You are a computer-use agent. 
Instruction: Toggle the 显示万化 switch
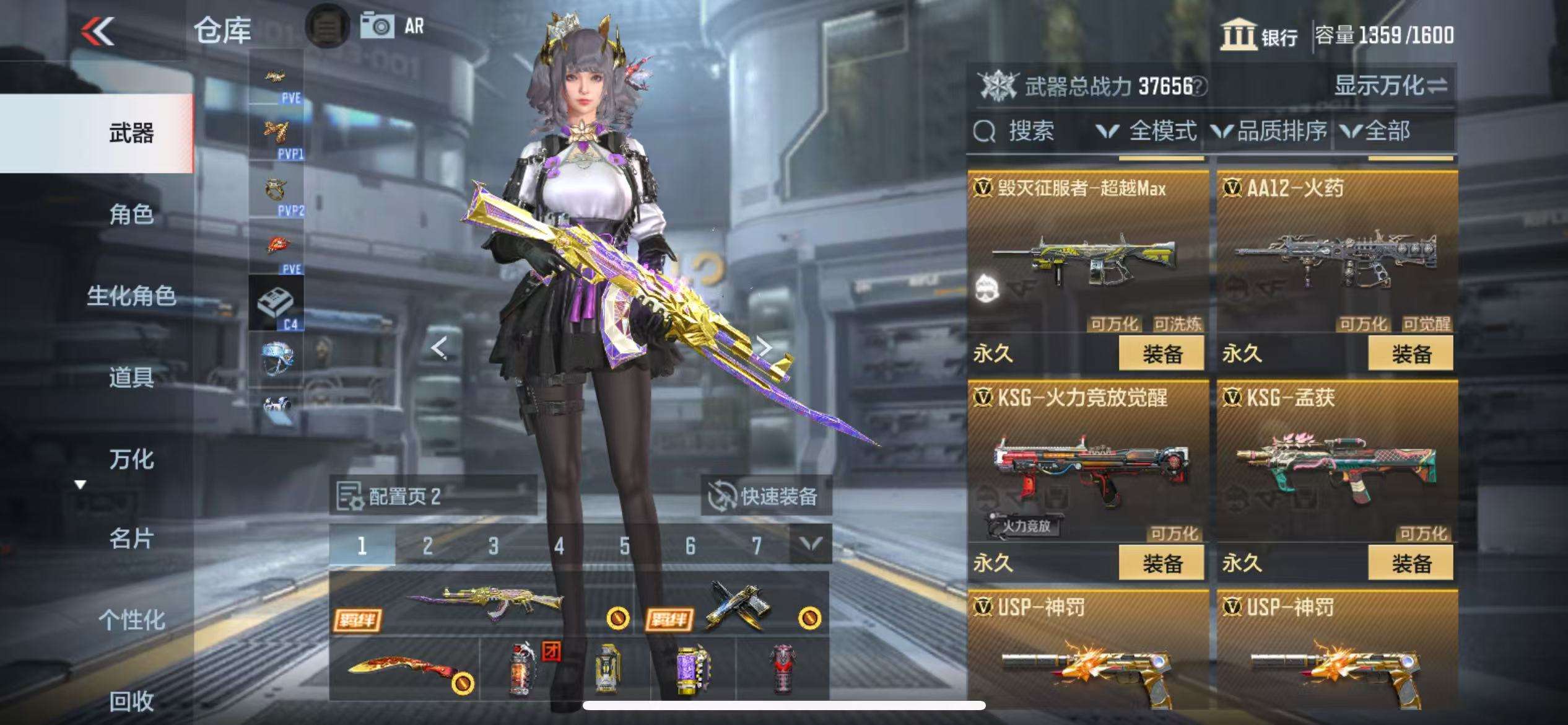[x=1391, y=86]
